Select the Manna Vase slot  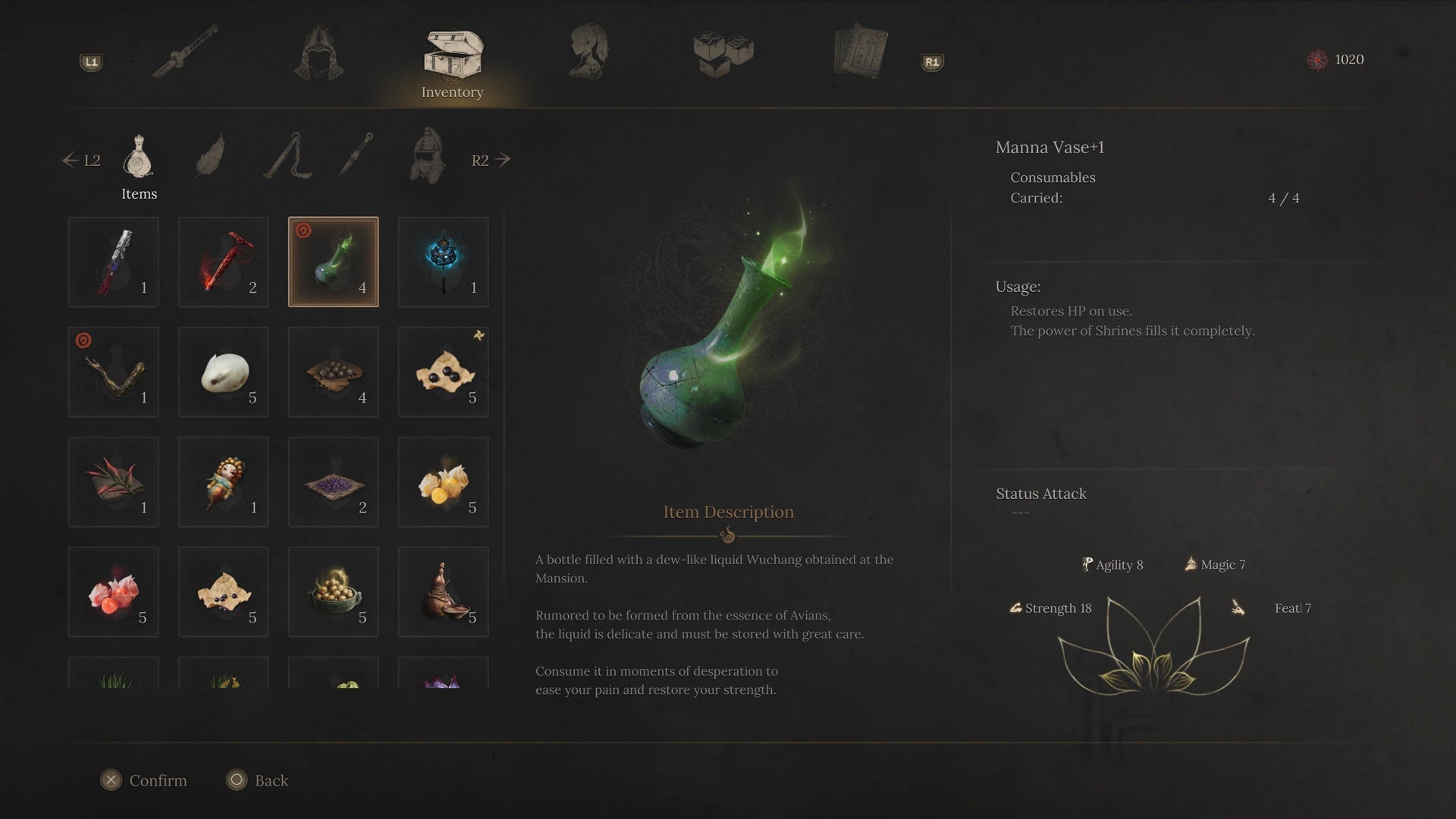pos(333,262)
